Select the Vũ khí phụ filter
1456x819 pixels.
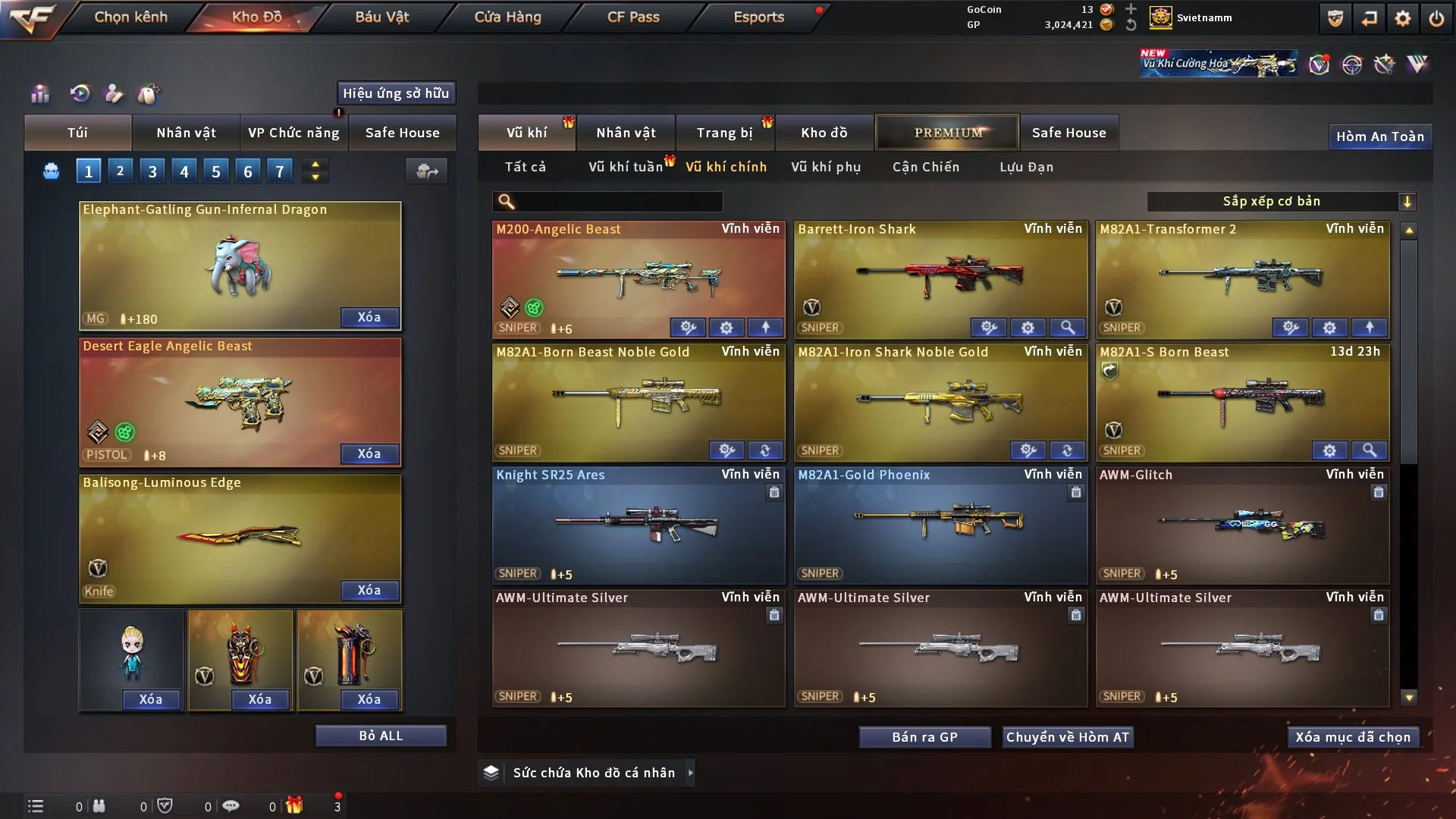pyautogui.click(x=825, y=167)
